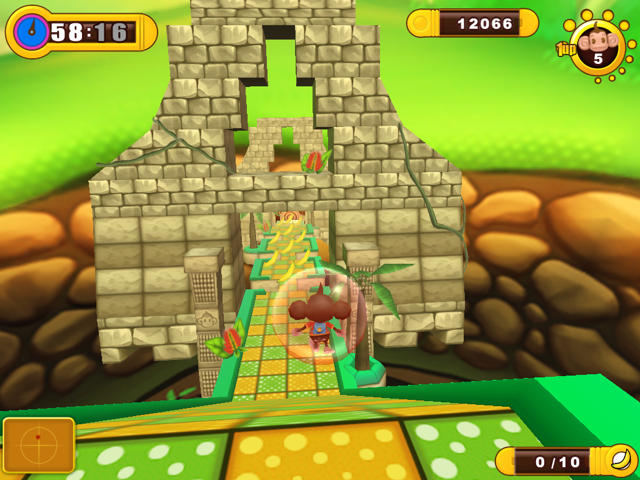The image size is (640, 480).
Task: Open the orange minimap radar panel
Action: tap(39, 445)
